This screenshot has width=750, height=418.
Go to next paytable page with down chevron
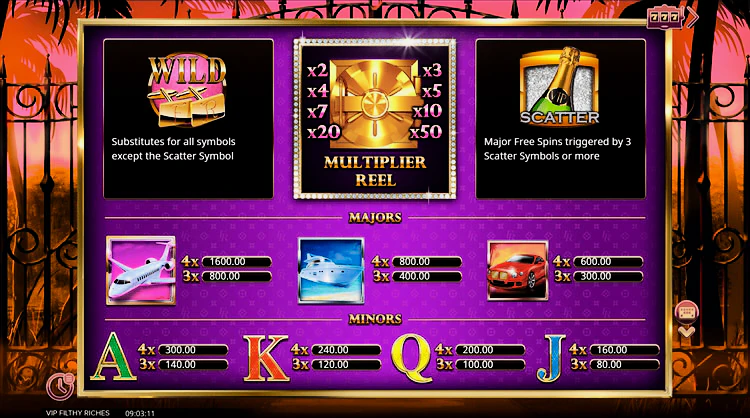[687, 332]
